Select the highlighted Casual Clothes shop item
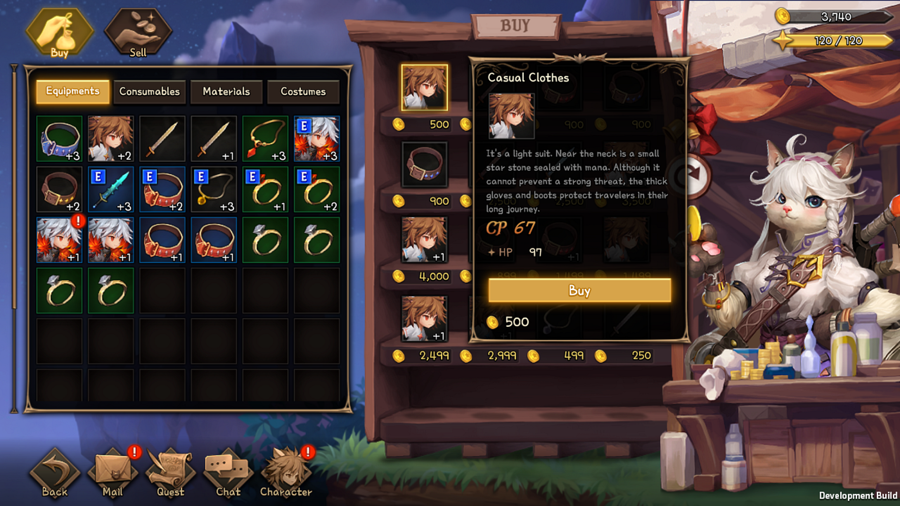The height and width of the screenshot is (506, 900). tap(424, 88)
